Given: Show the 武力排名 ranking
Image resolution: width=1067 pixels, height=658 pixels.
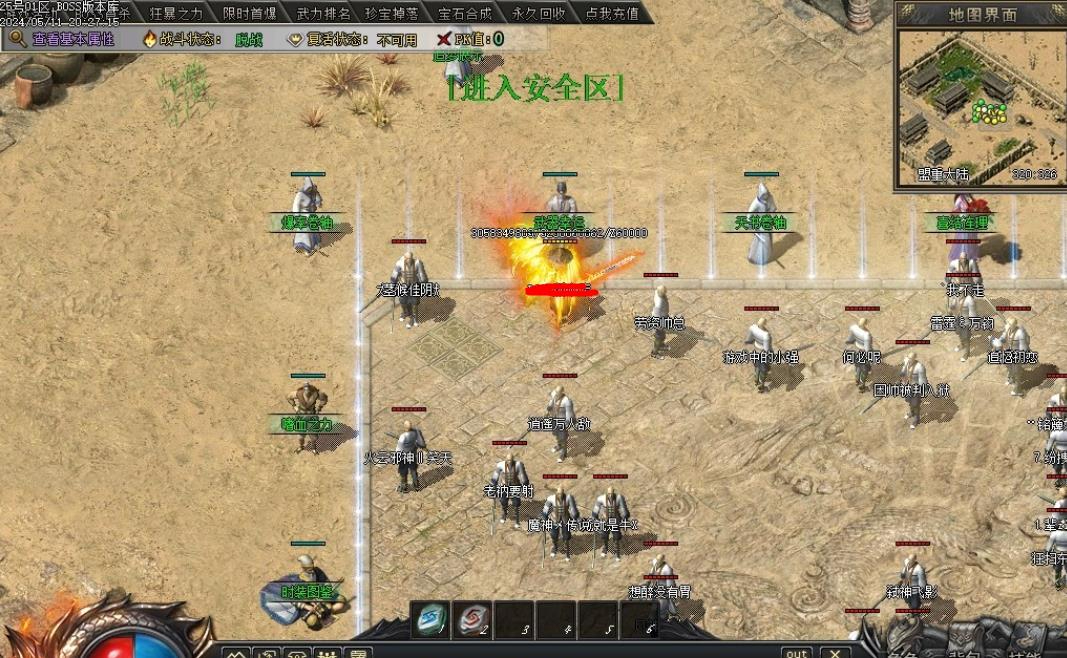Looking at the screenshot, I should point(323,13).
